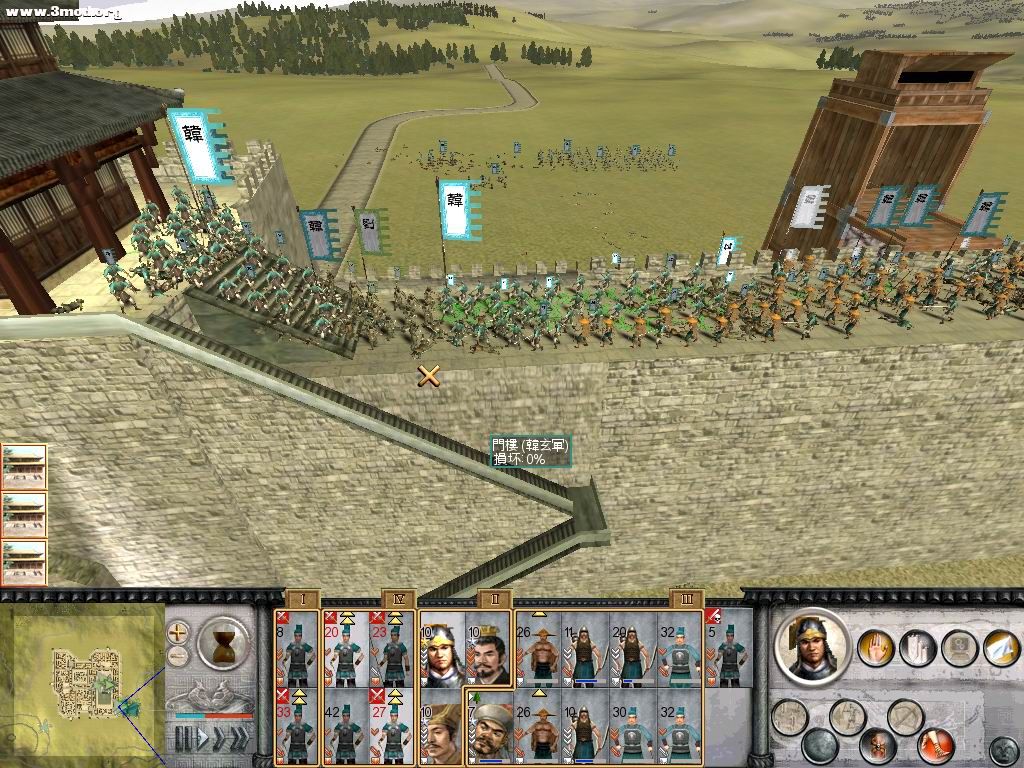Select group IV tab
This screenshot has height=768, width=1024.
398,599
